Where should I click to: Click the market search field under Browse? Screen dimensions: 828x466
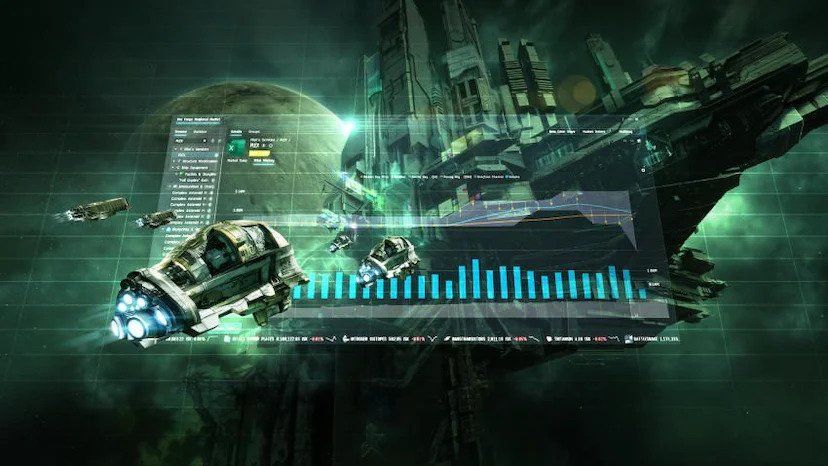pyautogui.click(x=190, y=142)
